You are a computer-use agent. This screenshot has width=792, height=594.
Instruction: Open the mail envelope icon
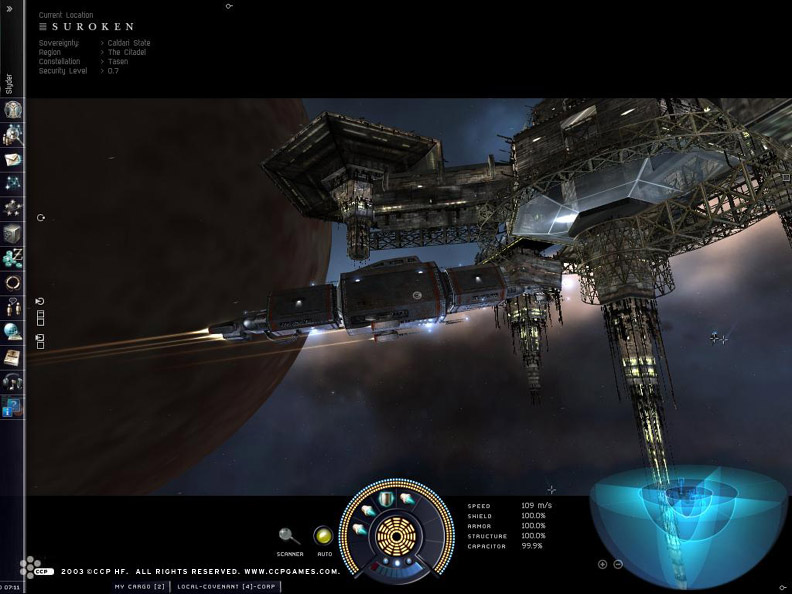click(x=13, y=159)
